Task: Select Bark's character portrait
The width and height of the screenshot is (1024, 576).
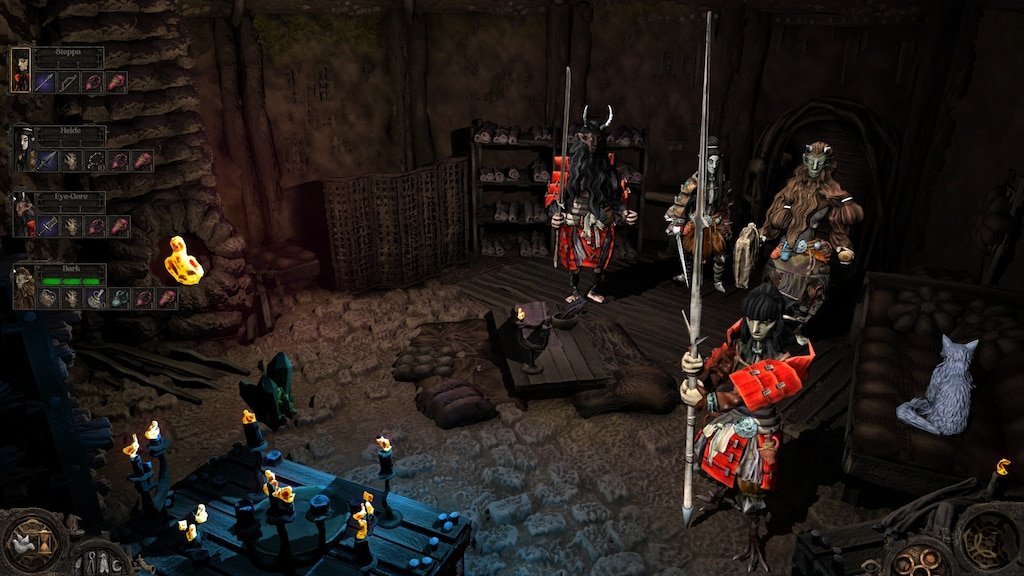Action: [24, 287]
